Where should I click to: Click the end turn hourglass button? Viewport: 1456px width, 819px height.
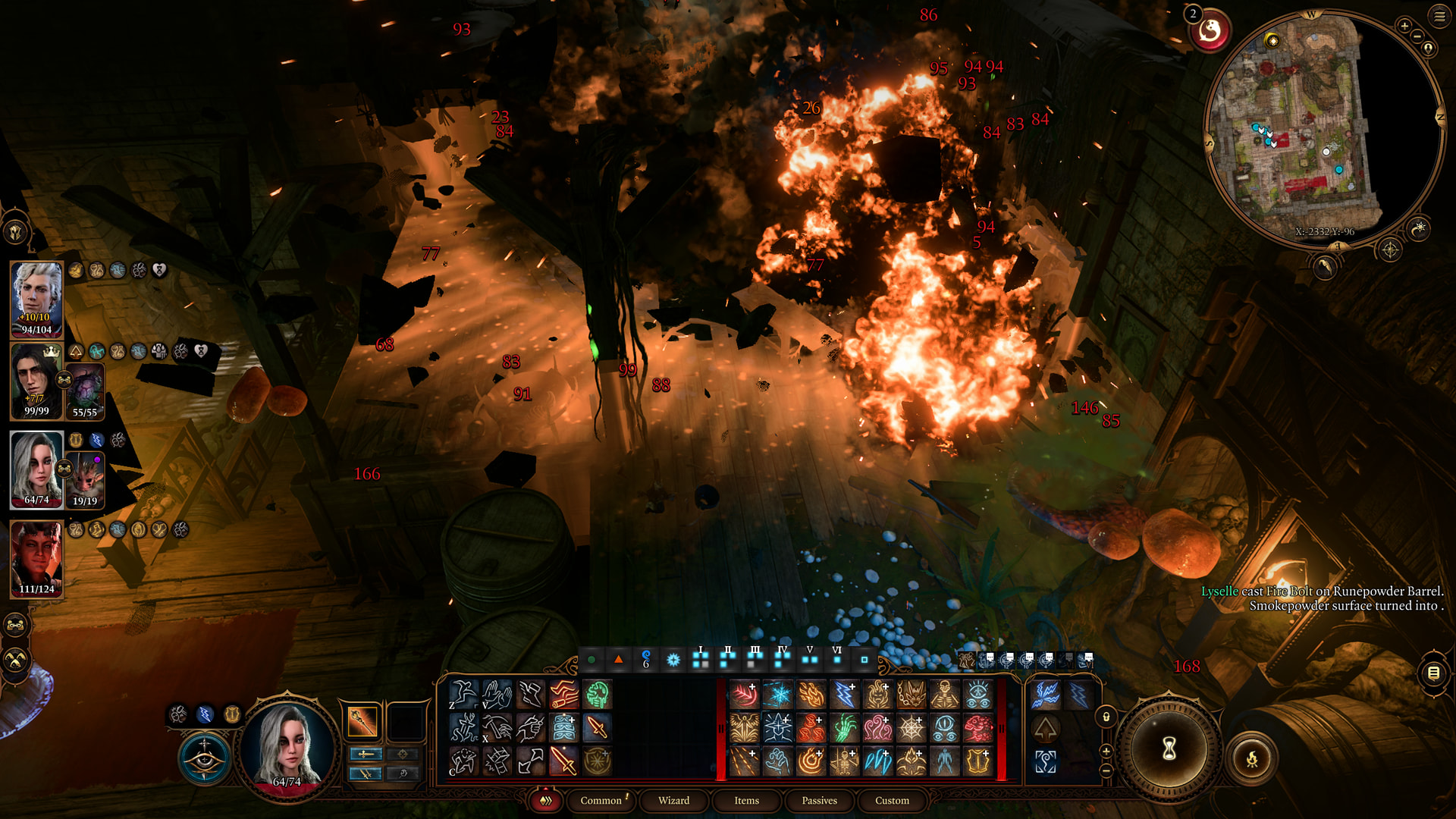1169,749
